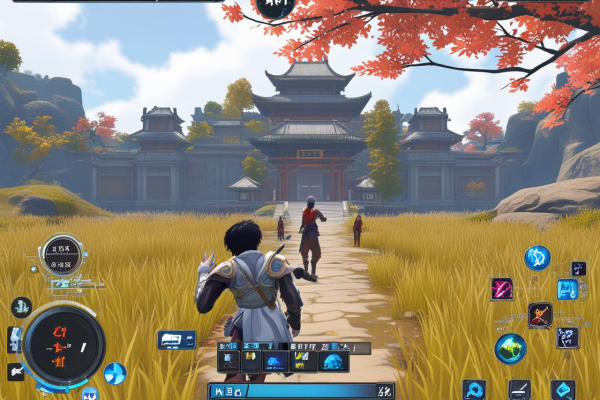Activate the round green crystal ability
Screen dimensions: 600x400
click(510, 347)
